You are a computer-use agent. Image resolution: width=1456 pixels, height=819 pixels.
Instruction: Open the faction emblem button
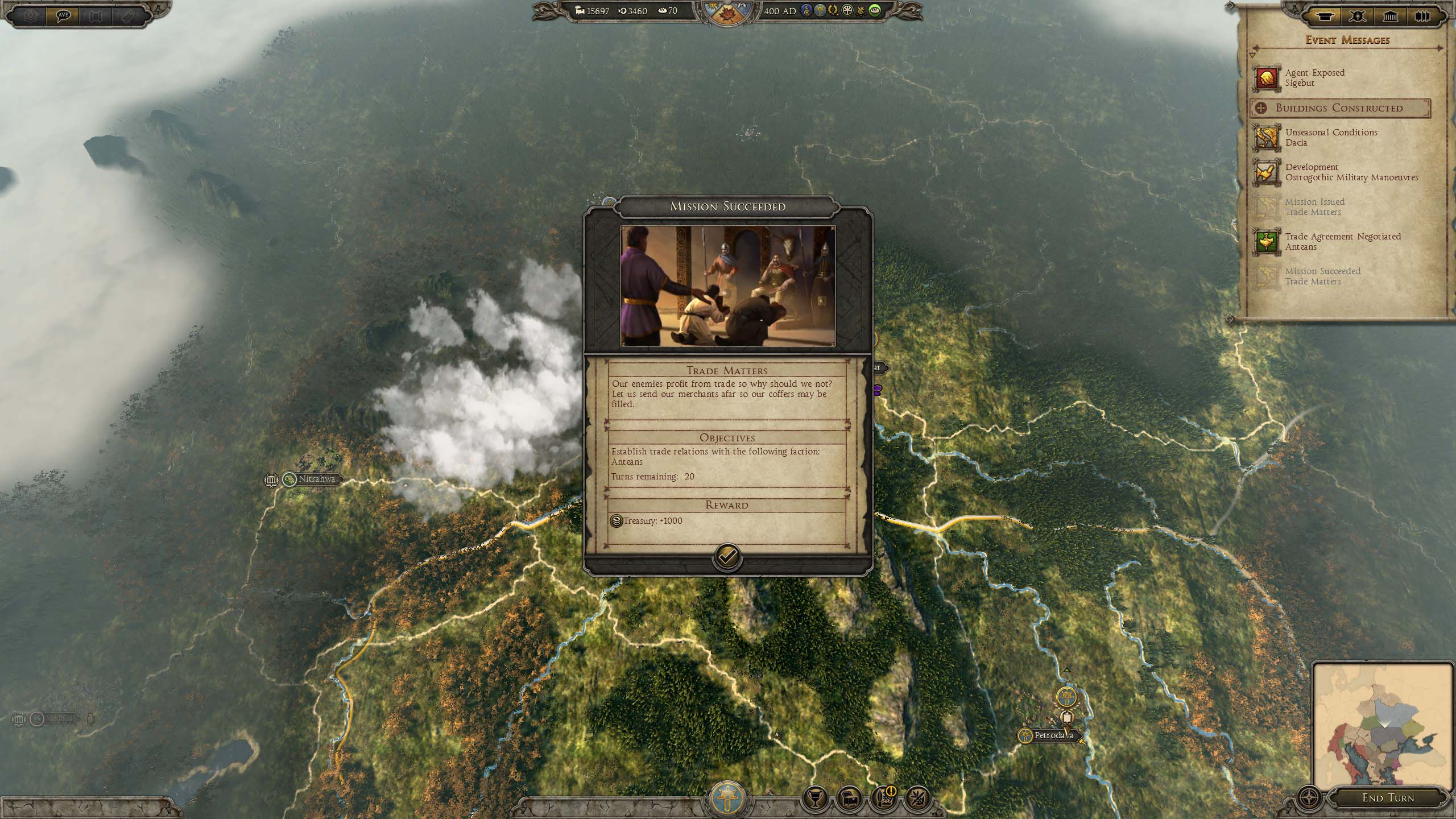(x=727, y=799)
